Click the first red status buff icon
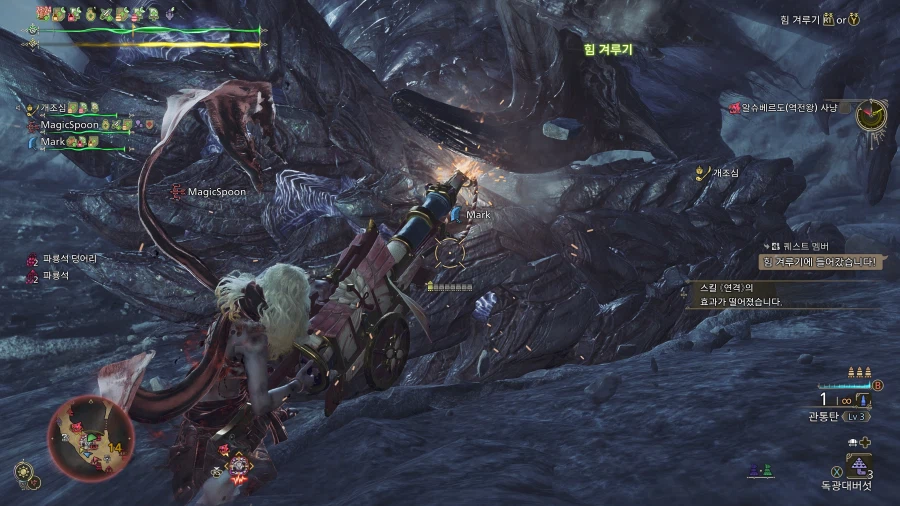The image size is (900, 506). (x=44, y=13)
